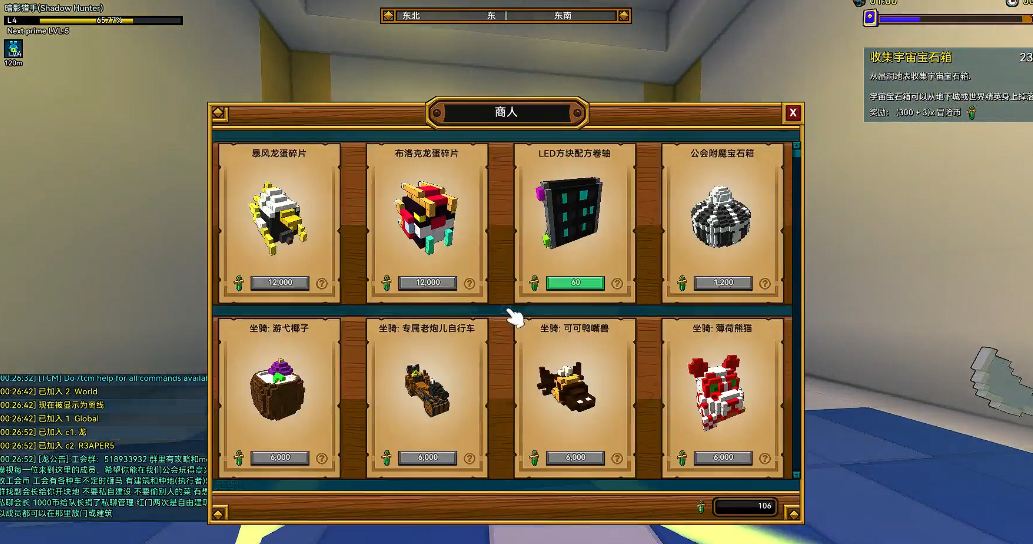Image resolution: width=1033 pixels, height=544 pixels.
Task: Purchase the LED方块配方卷轴 for 60
Action: 575,283
